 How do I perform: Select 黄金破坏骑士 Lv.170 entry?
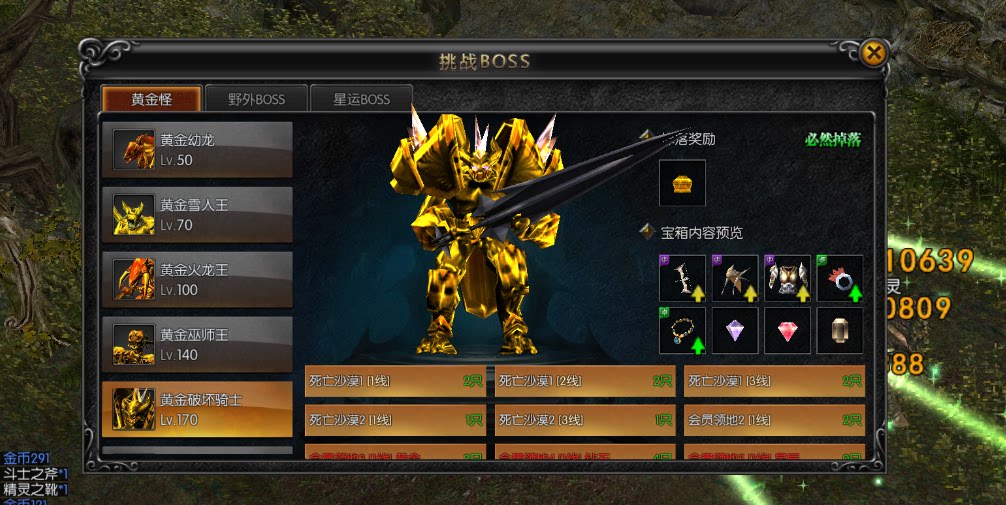point(197,410)
